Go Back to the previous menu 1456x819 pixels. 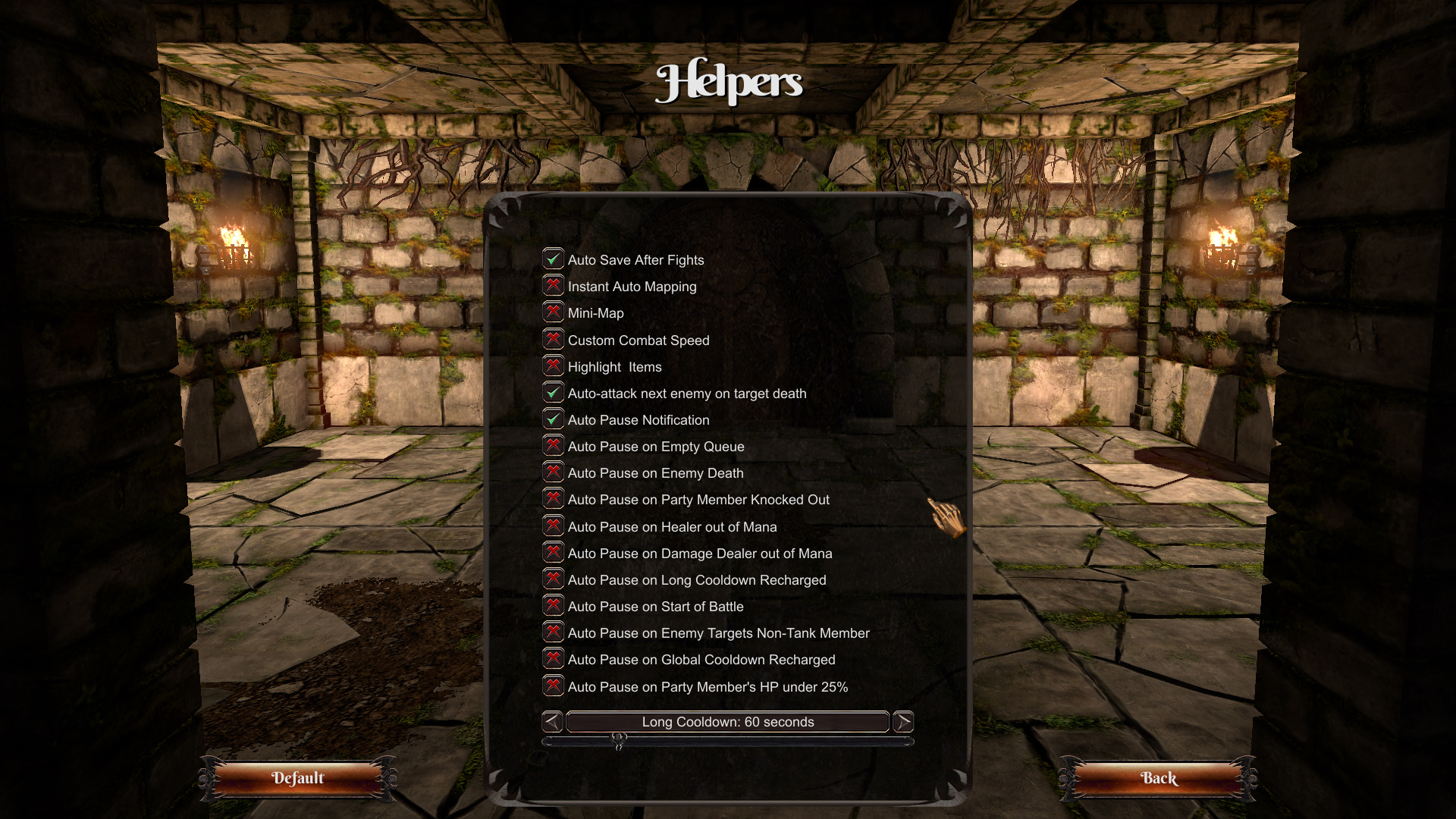click(1159, 778)
